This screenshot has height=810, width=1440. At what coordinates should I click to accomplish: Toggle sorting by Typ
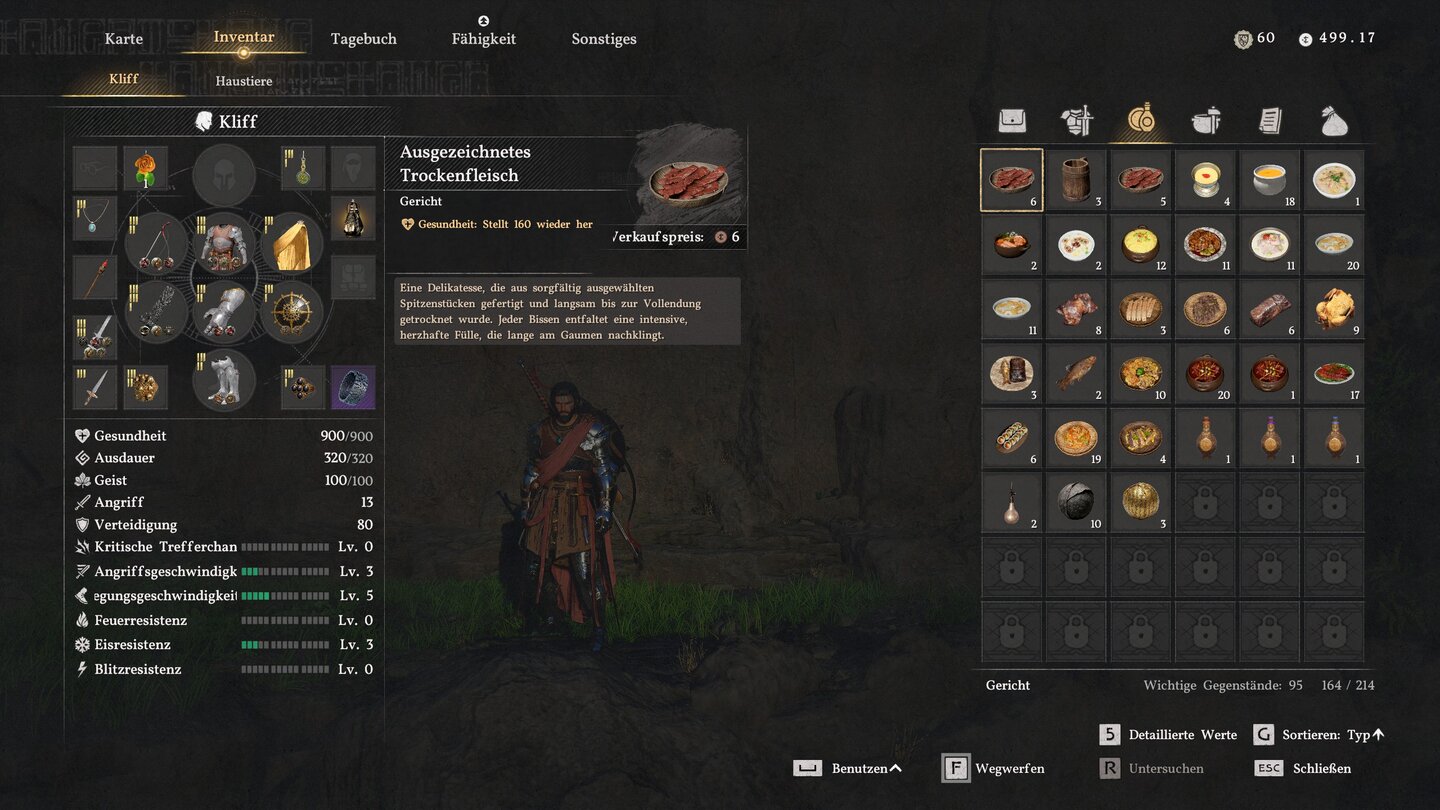click(1320, 735)
